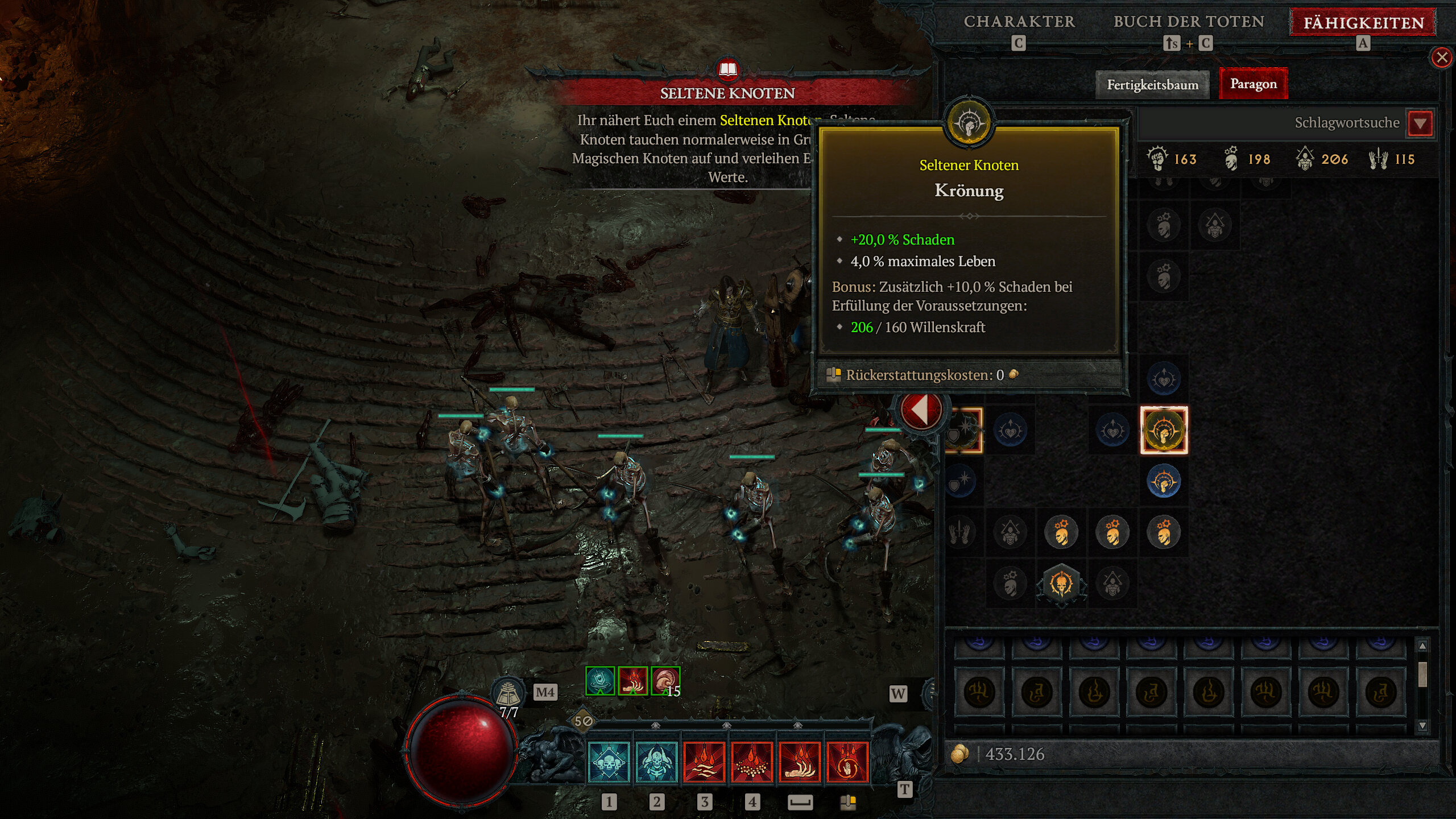The image size is (1456, 819).
Task: Open the Paragon board tab
Action: click(x=1253, y=84)
